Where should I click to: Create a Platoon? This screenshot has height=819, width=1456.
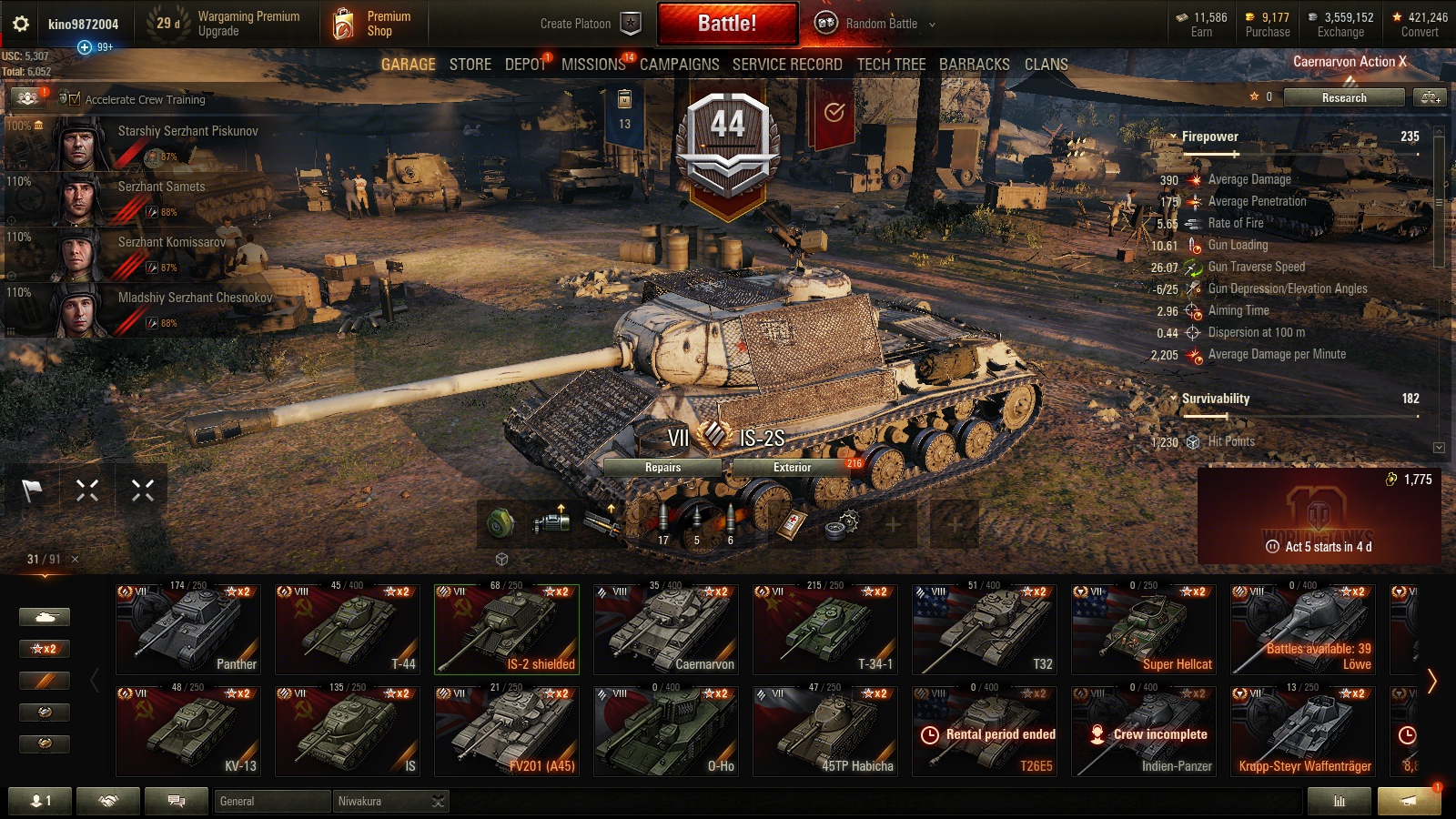(590, 24)
